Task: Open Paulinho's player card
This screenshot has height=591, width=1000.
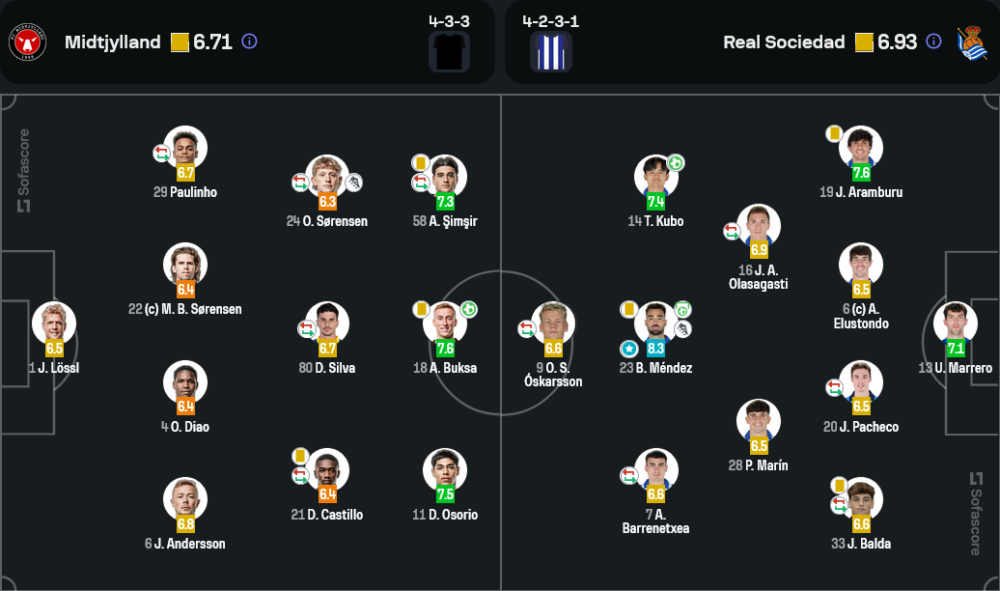Action: [185, 148]
